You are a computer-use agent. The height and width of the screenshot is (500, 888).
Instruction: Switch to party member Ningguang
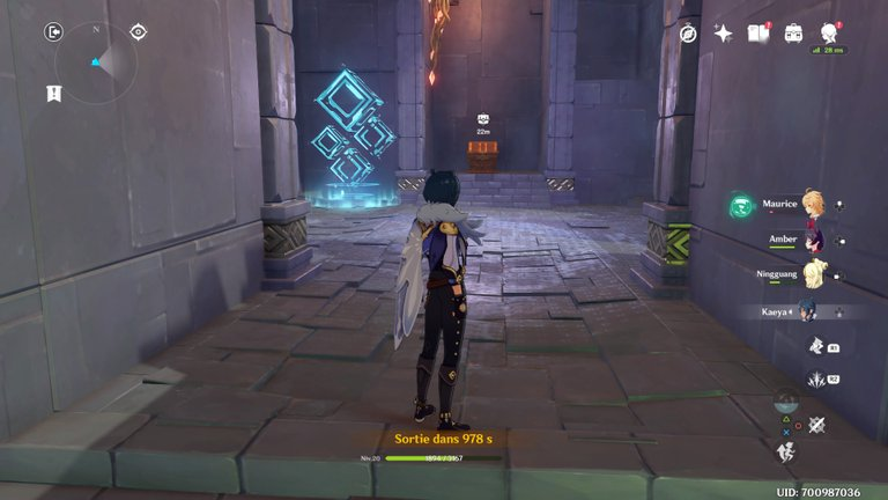pyautogui.click(x=812, y=273)
